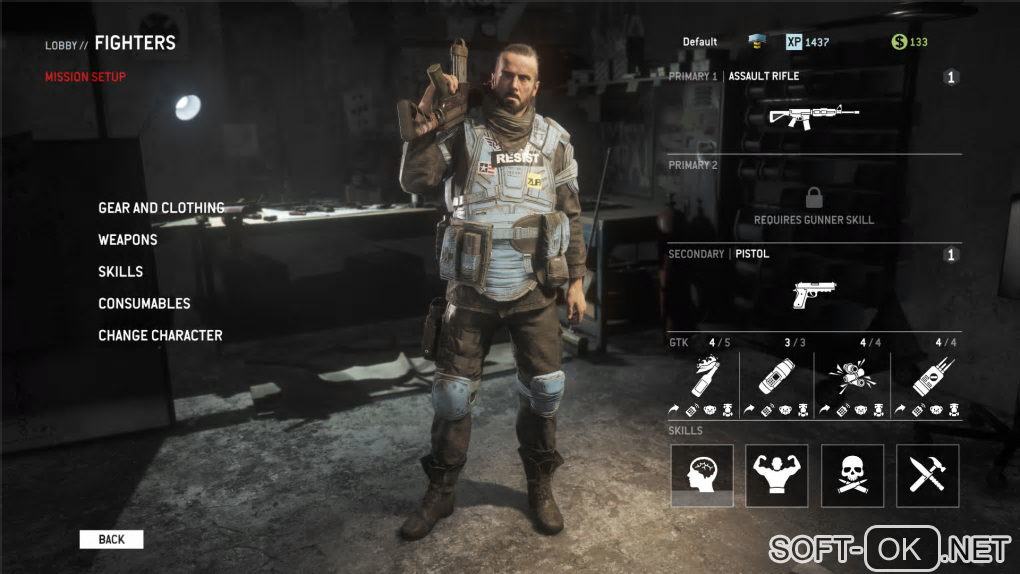The height and width of the screenshot is (574, 1020).
Task: Open the flexing muscleman skill
Action: (x=777, y=475)
